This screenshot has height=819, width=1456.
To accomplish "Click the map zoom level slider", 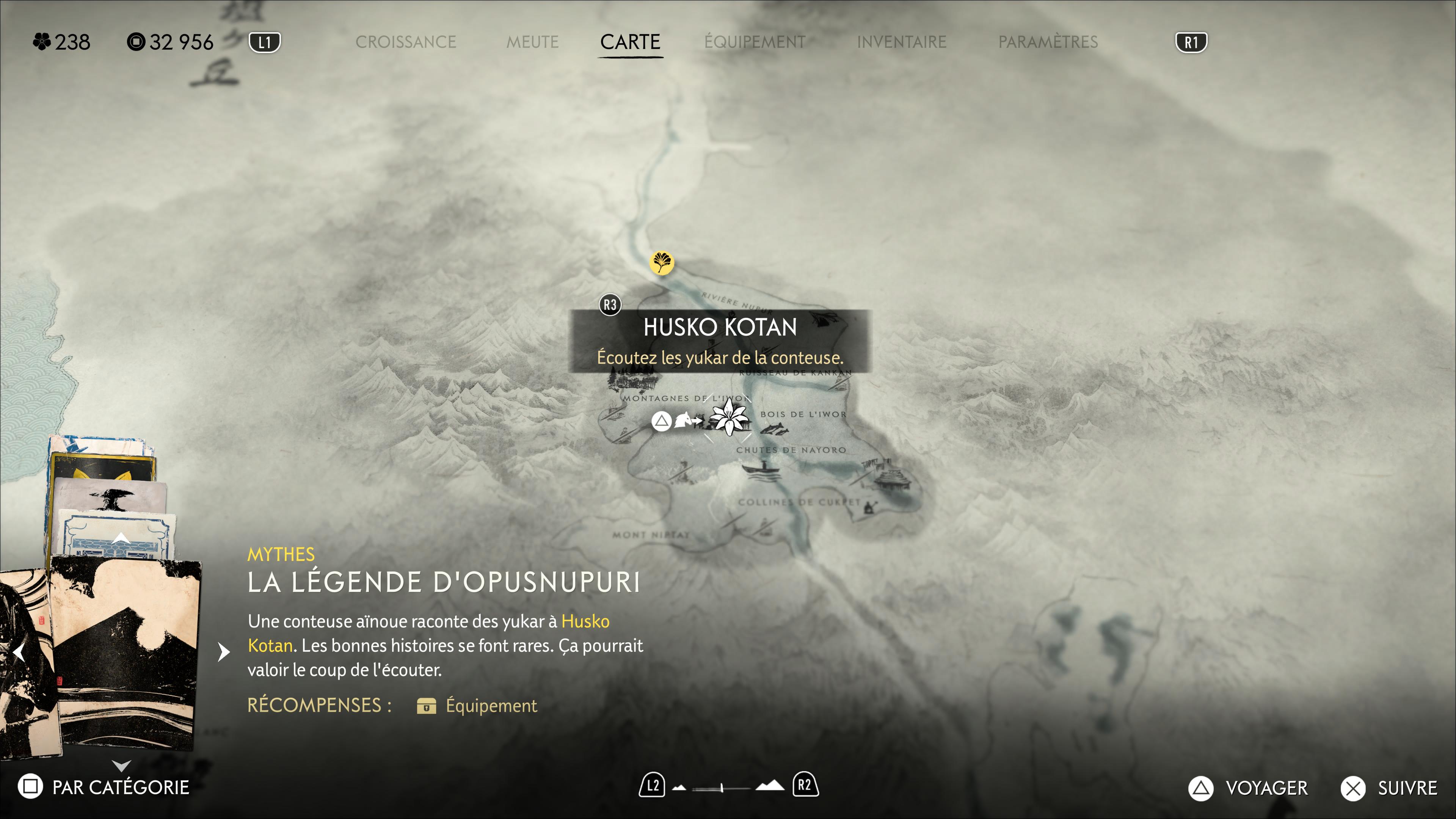I will pyautogui.click(x=721, y=787).
